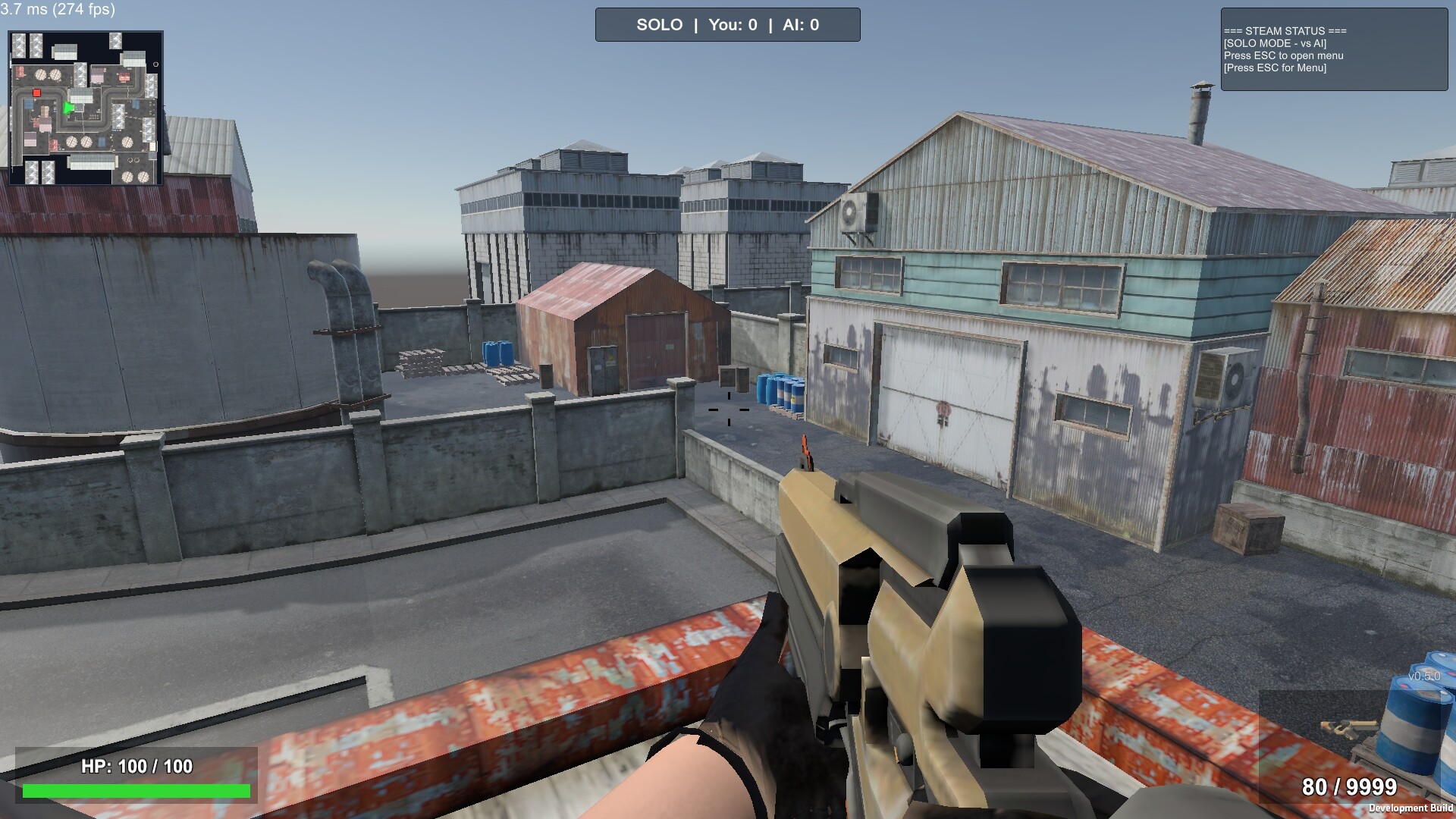Select the SOLO mode label on the scoreboard
This screenshot has width=1456, height=819.
tap(660, 24)
